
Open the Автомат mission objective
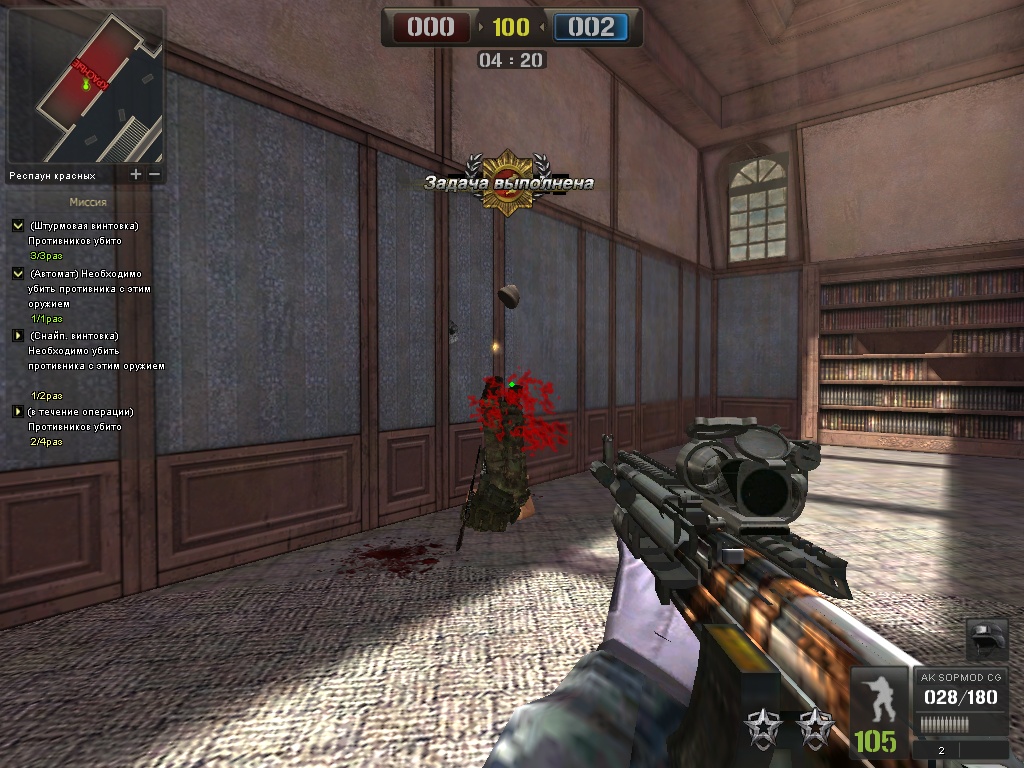click(86, 274)
